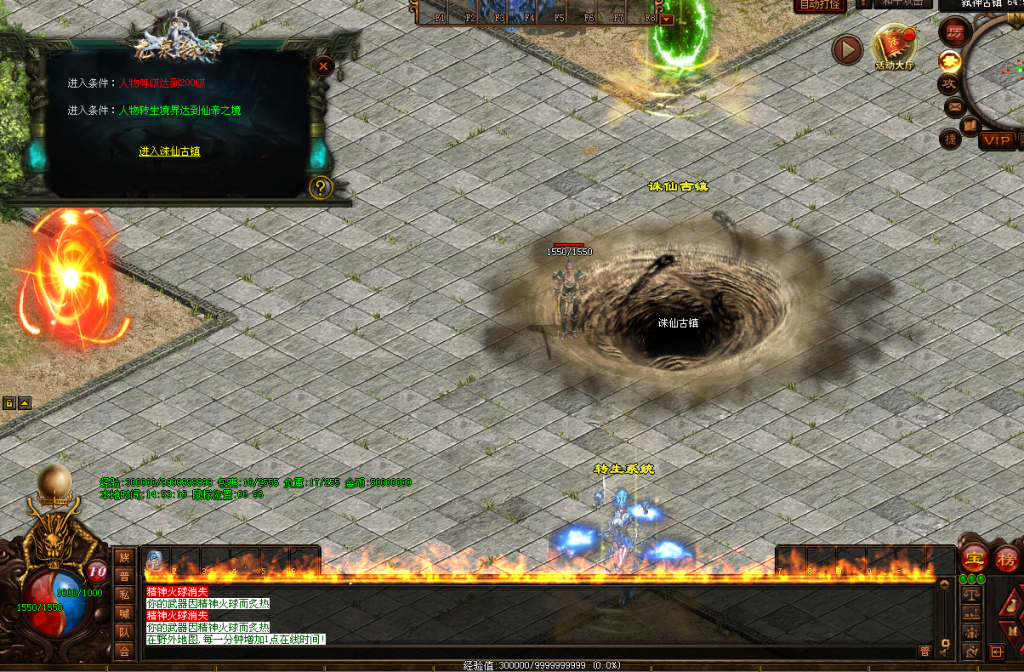1024x672 pixels.
Task: Open the question mark help button
Action: 320,186
